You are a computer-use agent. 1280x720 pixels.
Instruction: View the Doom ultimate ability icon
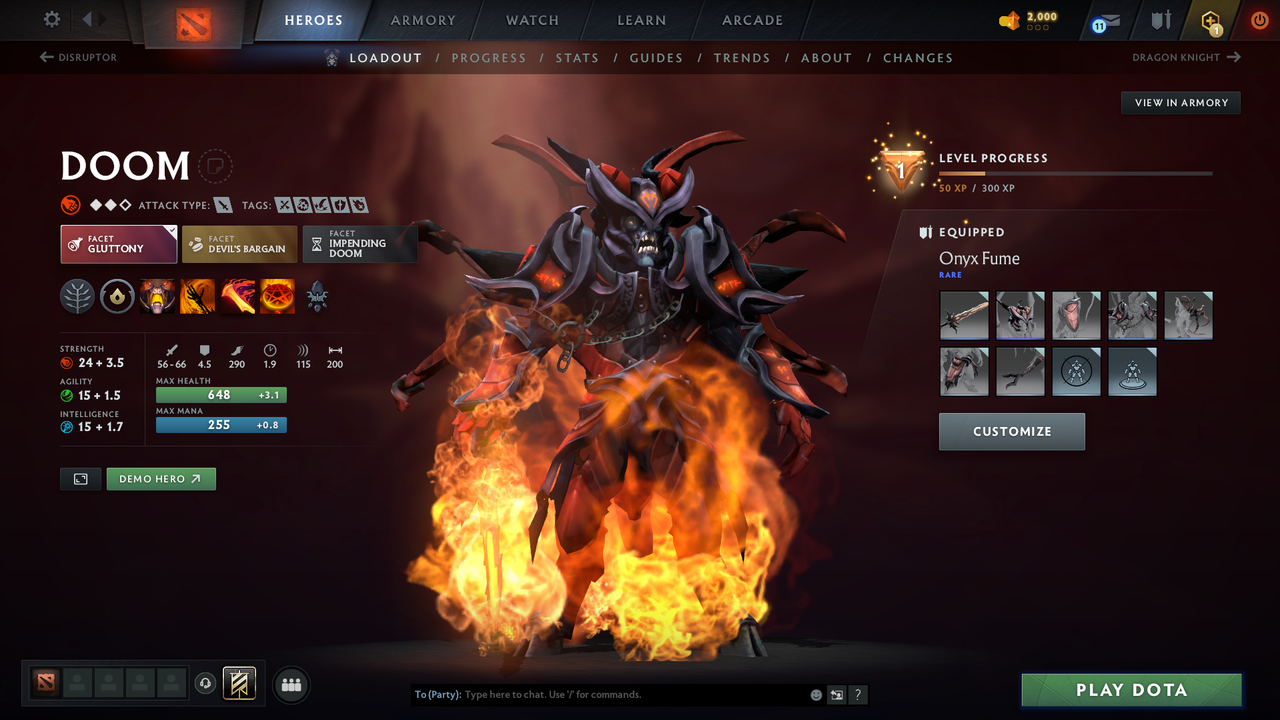click(277, 296)
